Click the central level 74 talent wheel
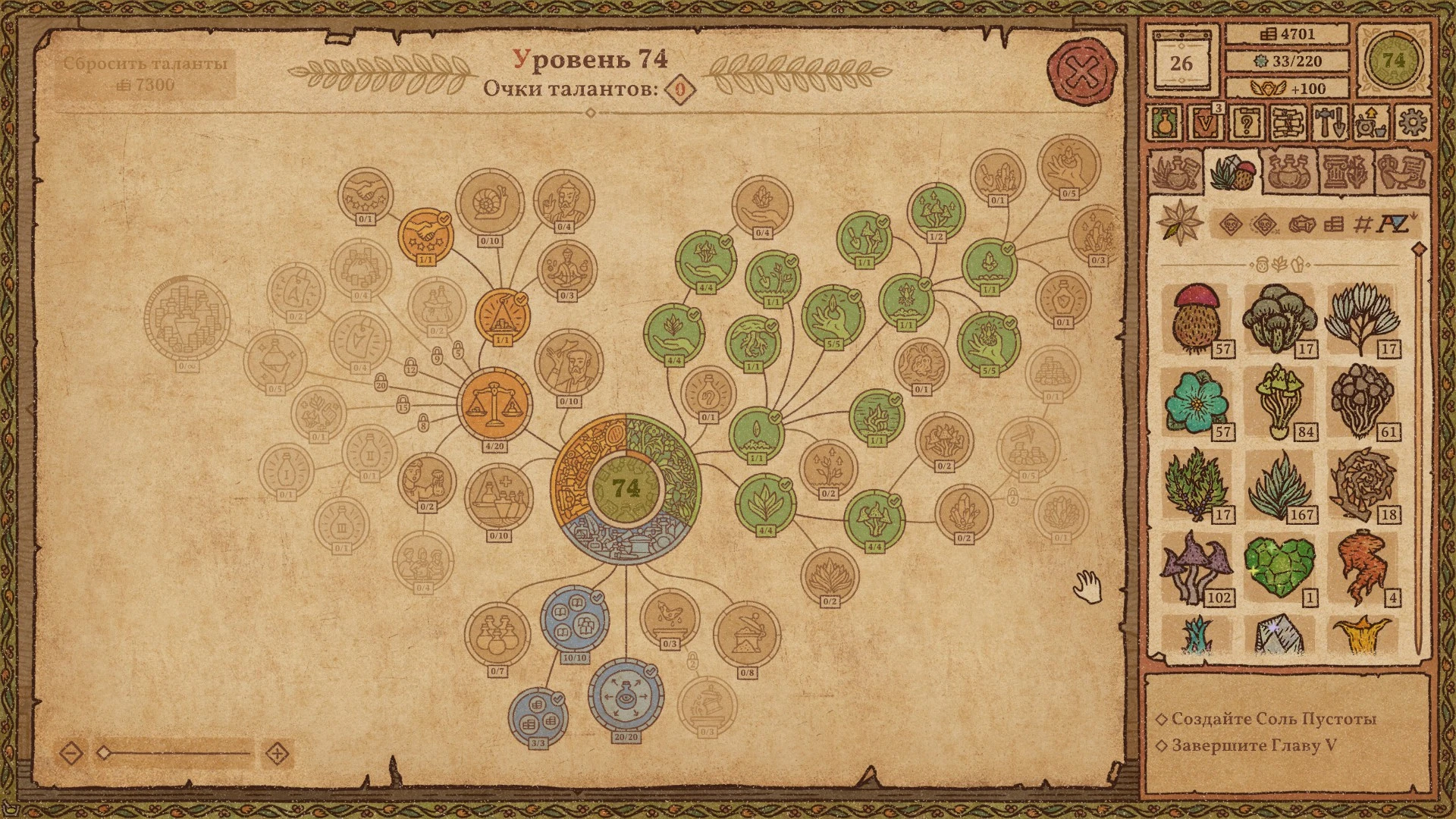Image resolution: width=1456 pixels, height=819 pixels. click(626, 488)
